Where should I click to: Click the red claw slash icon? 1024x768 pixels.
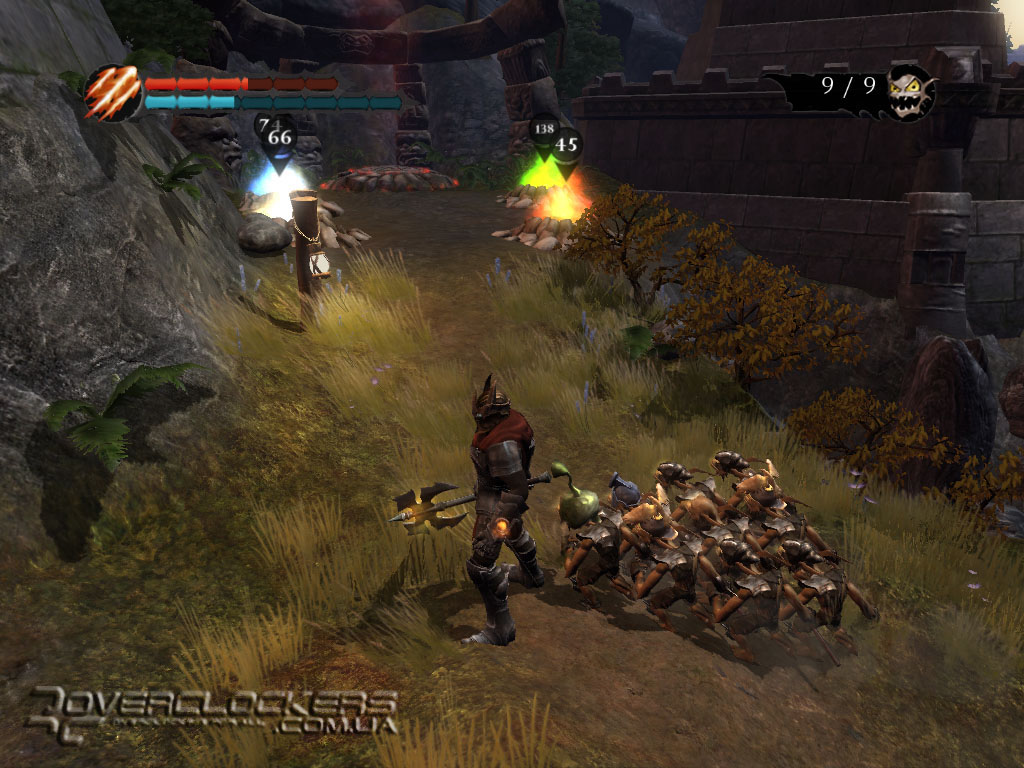112,93
